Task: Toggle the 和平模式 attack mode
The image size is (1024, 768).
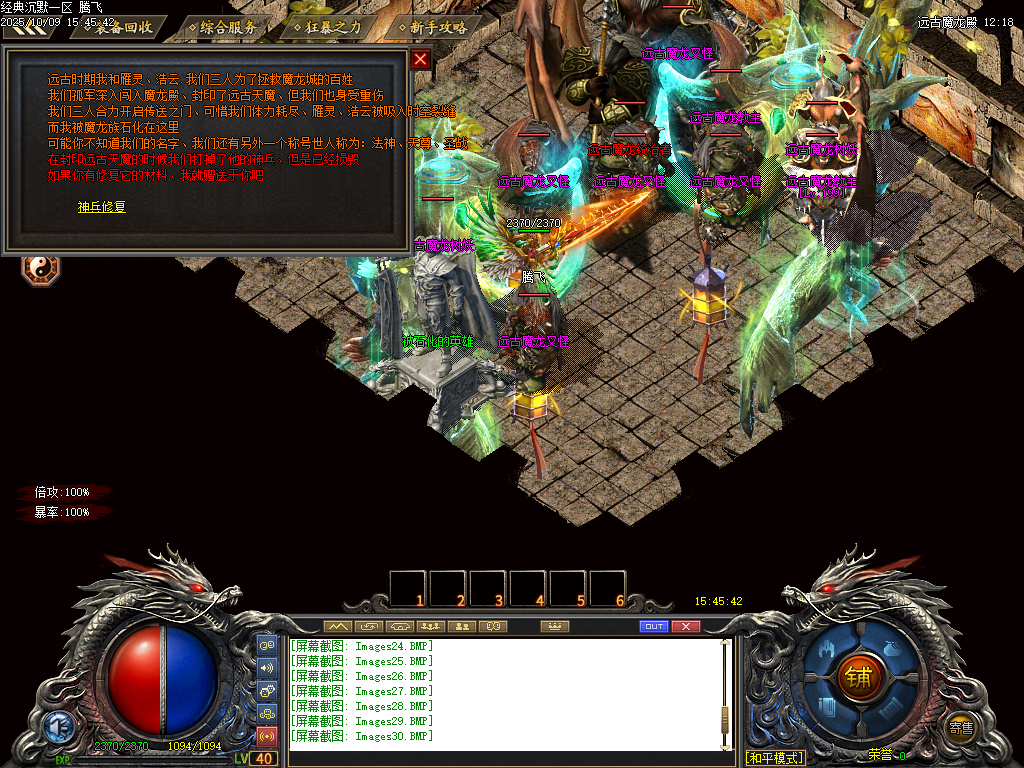Action: [776, 758]
